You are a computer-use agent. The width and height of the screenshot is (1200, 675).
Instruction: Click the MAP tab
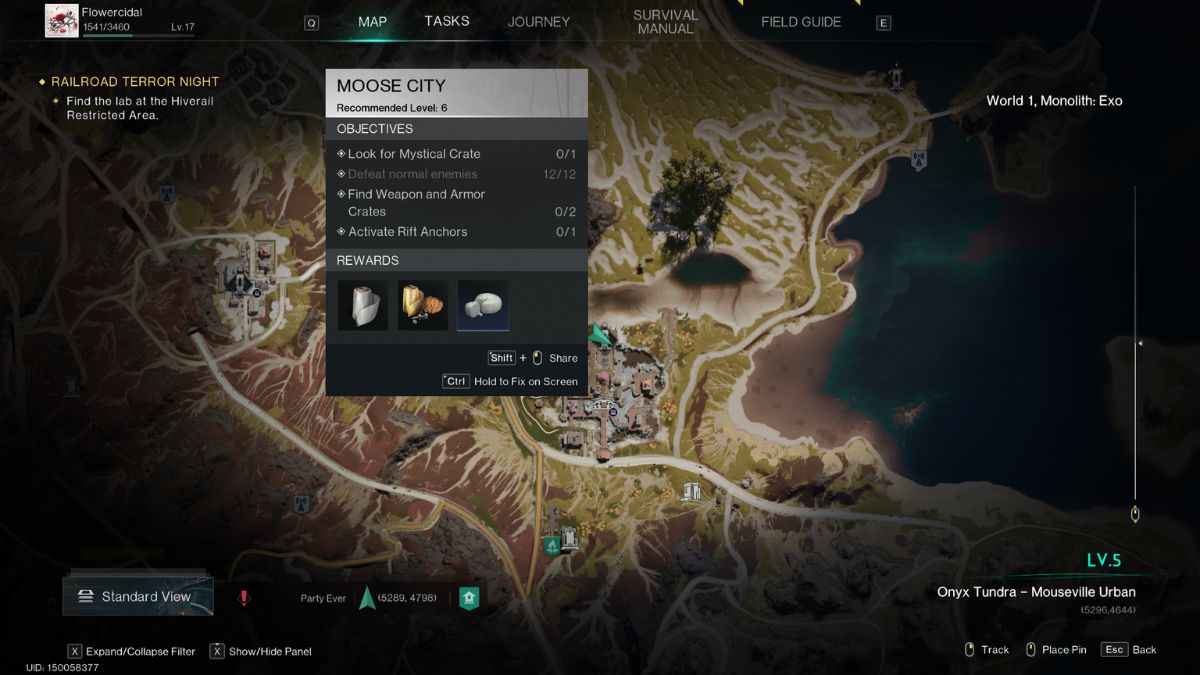[372, 22]
